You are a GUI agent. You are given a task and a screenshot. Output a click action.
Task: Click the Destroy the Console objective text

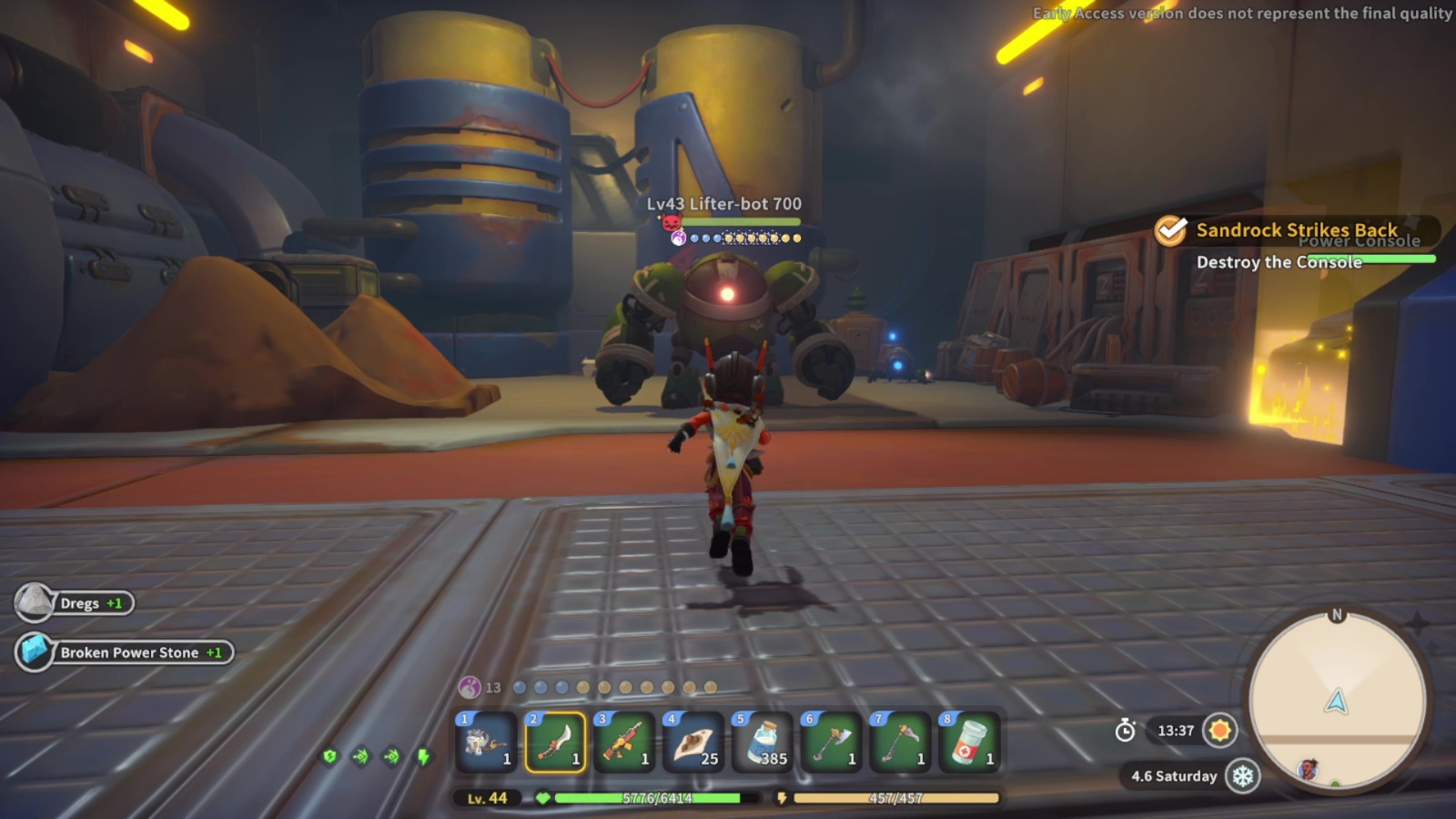click(x=1278, y=262)
